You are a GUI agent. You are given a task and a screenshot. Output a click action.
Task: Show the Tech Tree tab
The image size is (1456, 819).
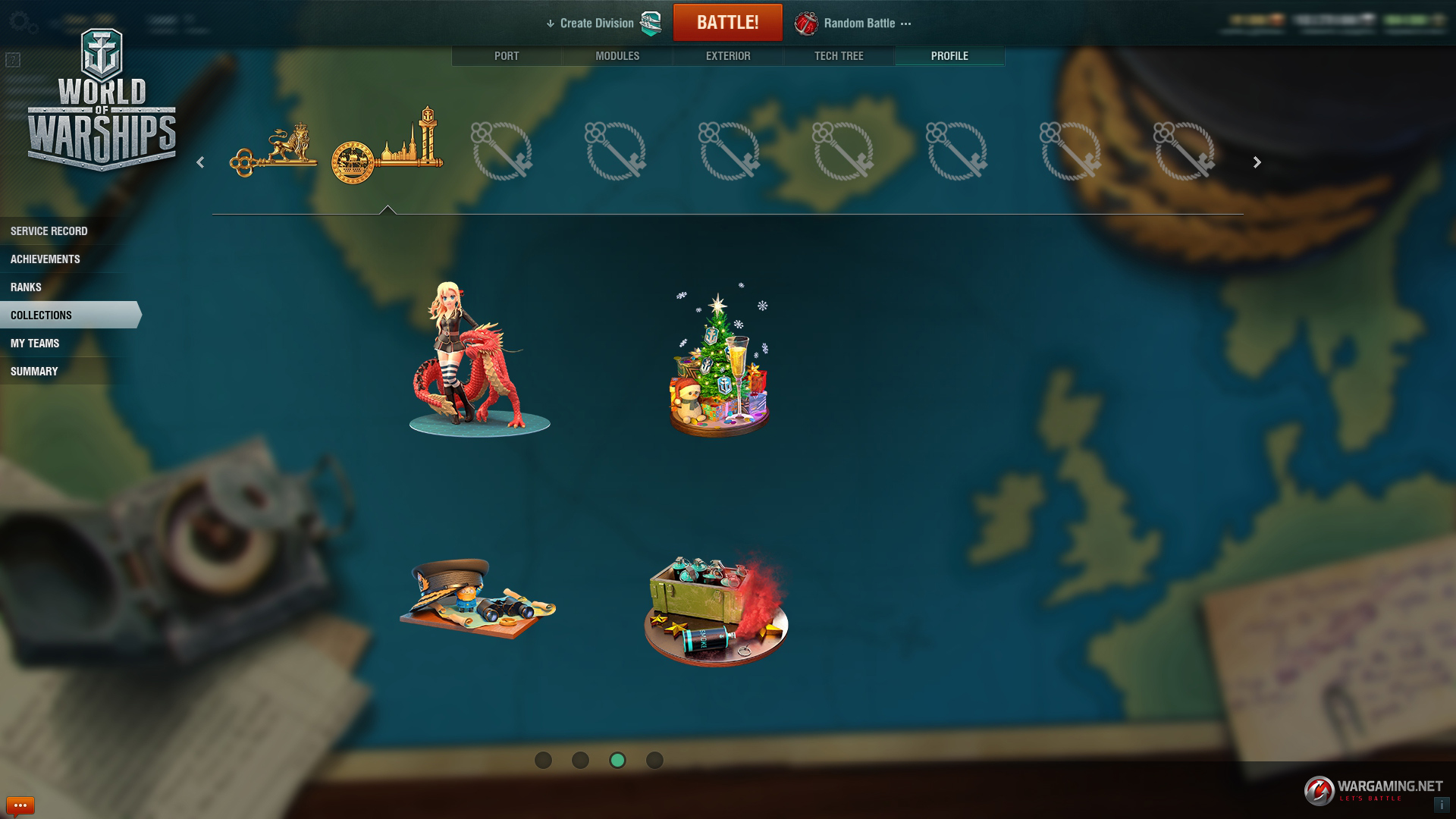[839, 56]
